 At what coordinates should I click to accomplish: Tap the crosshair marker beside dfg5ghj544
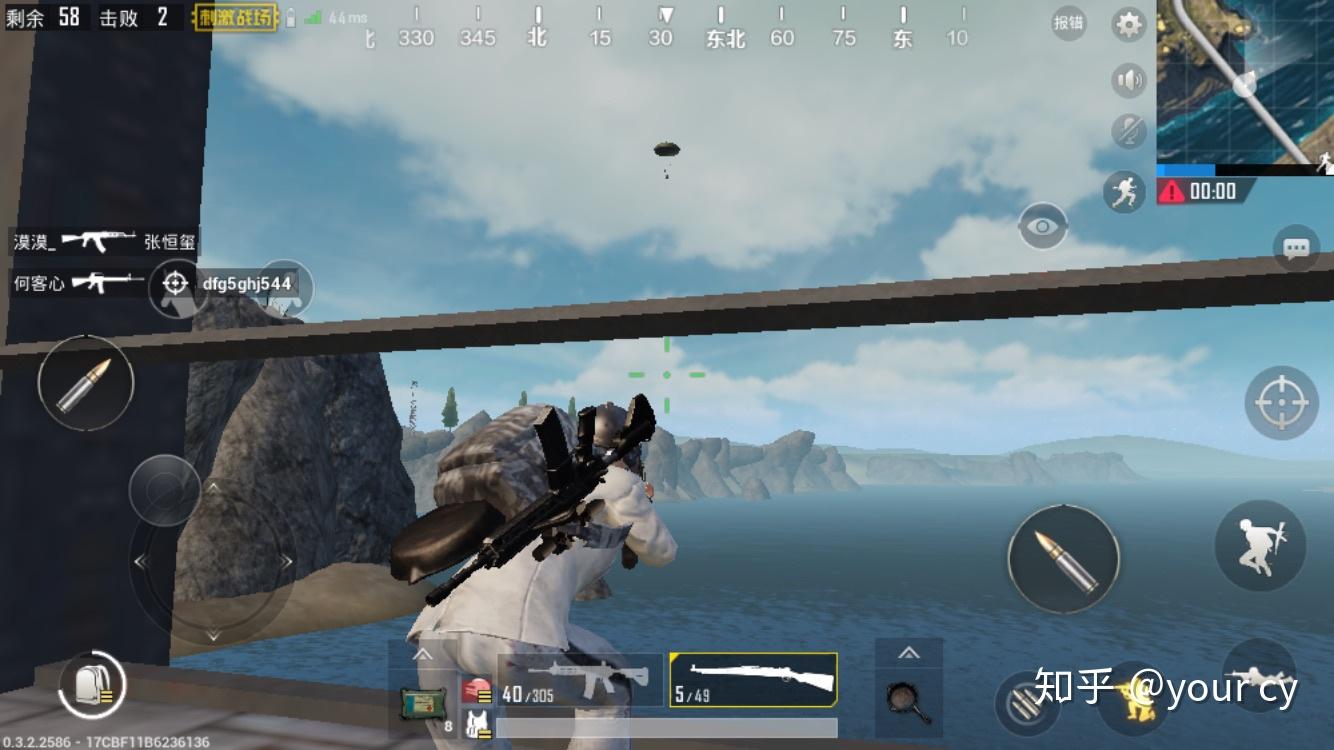click(175, 284)
